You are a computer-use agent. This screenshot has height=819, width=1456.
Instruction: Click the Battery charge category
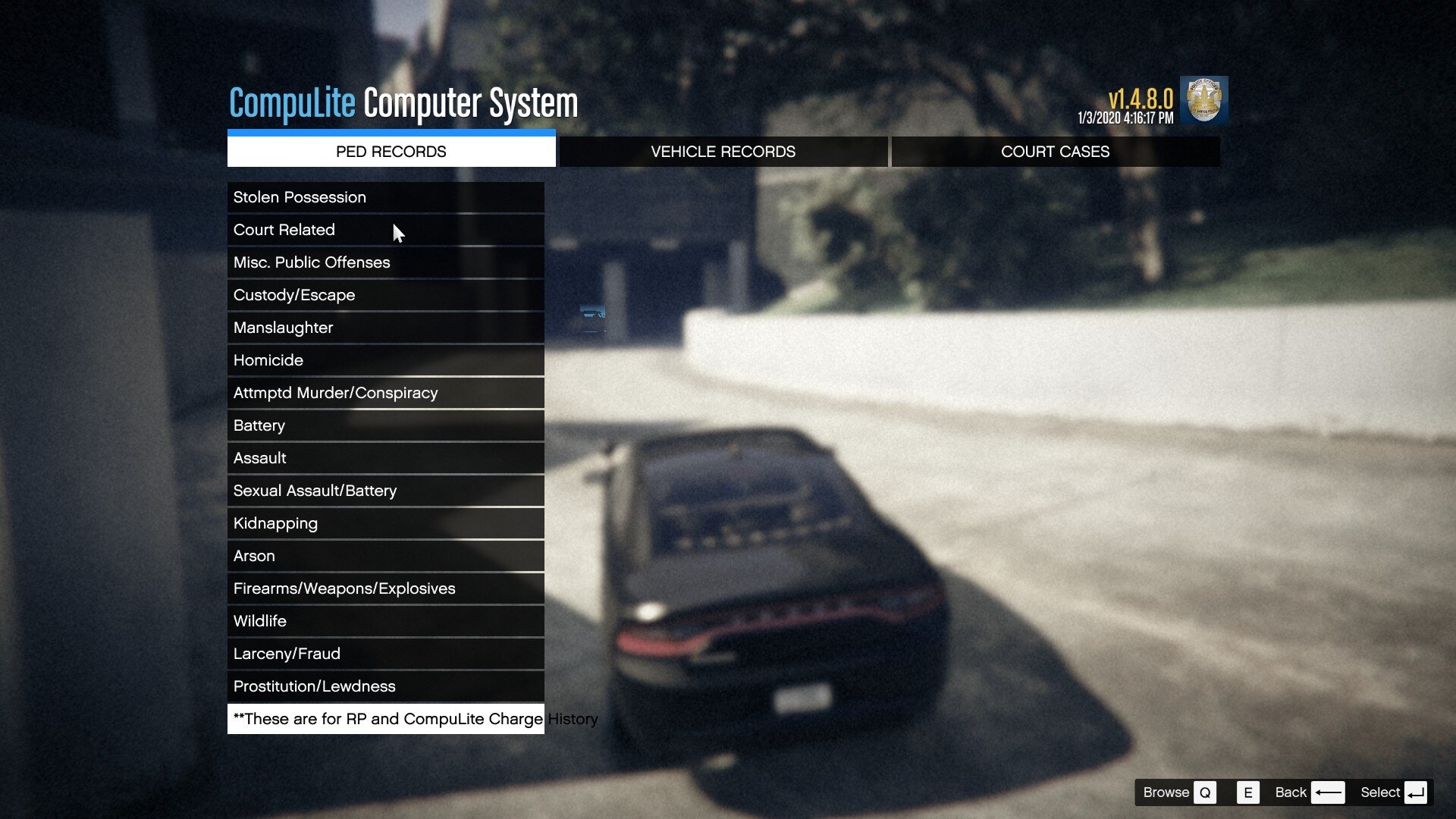[x=385, y=425]
